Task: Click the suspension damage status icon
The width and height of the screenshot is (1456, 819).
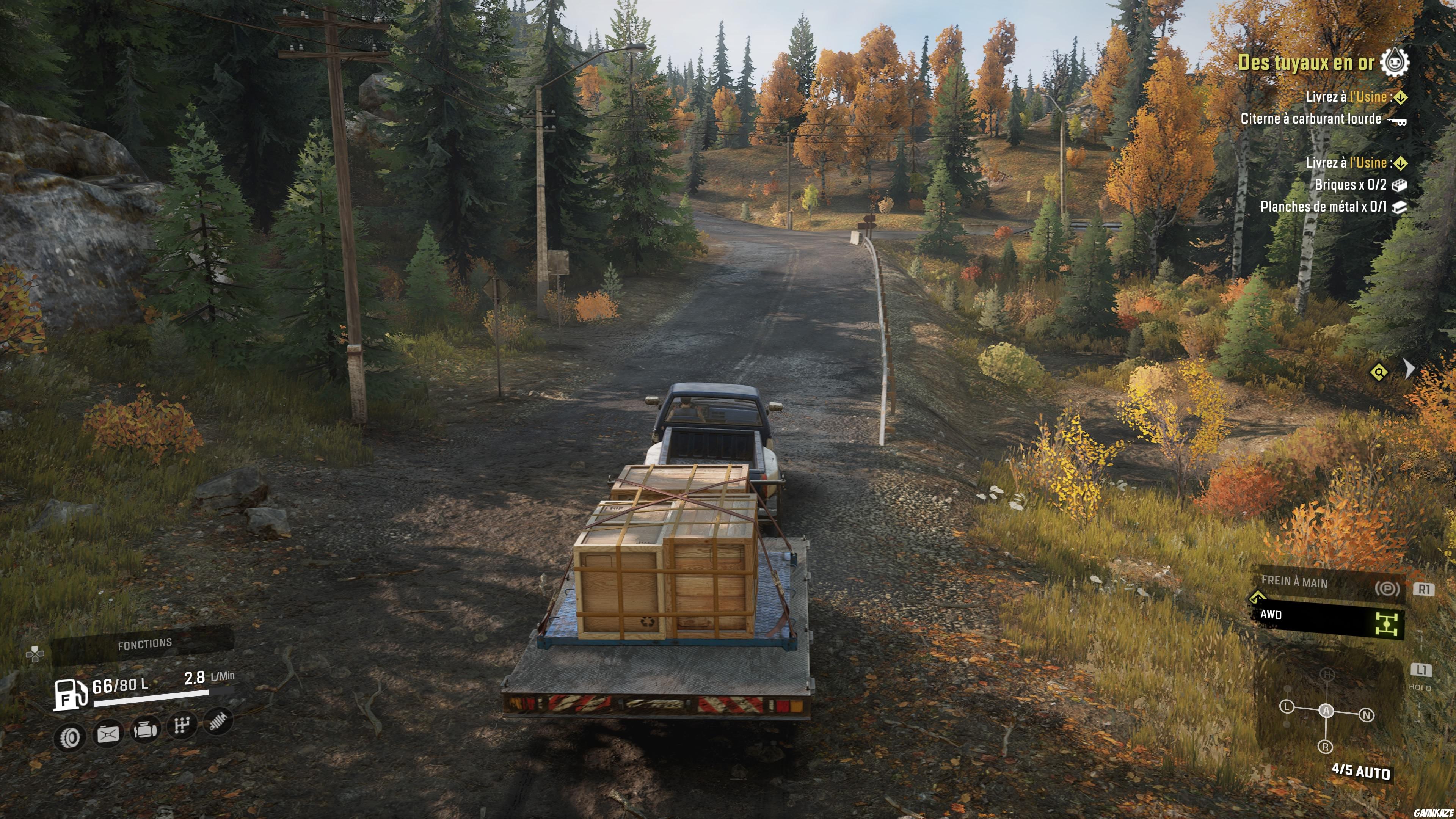Action: 218,721
